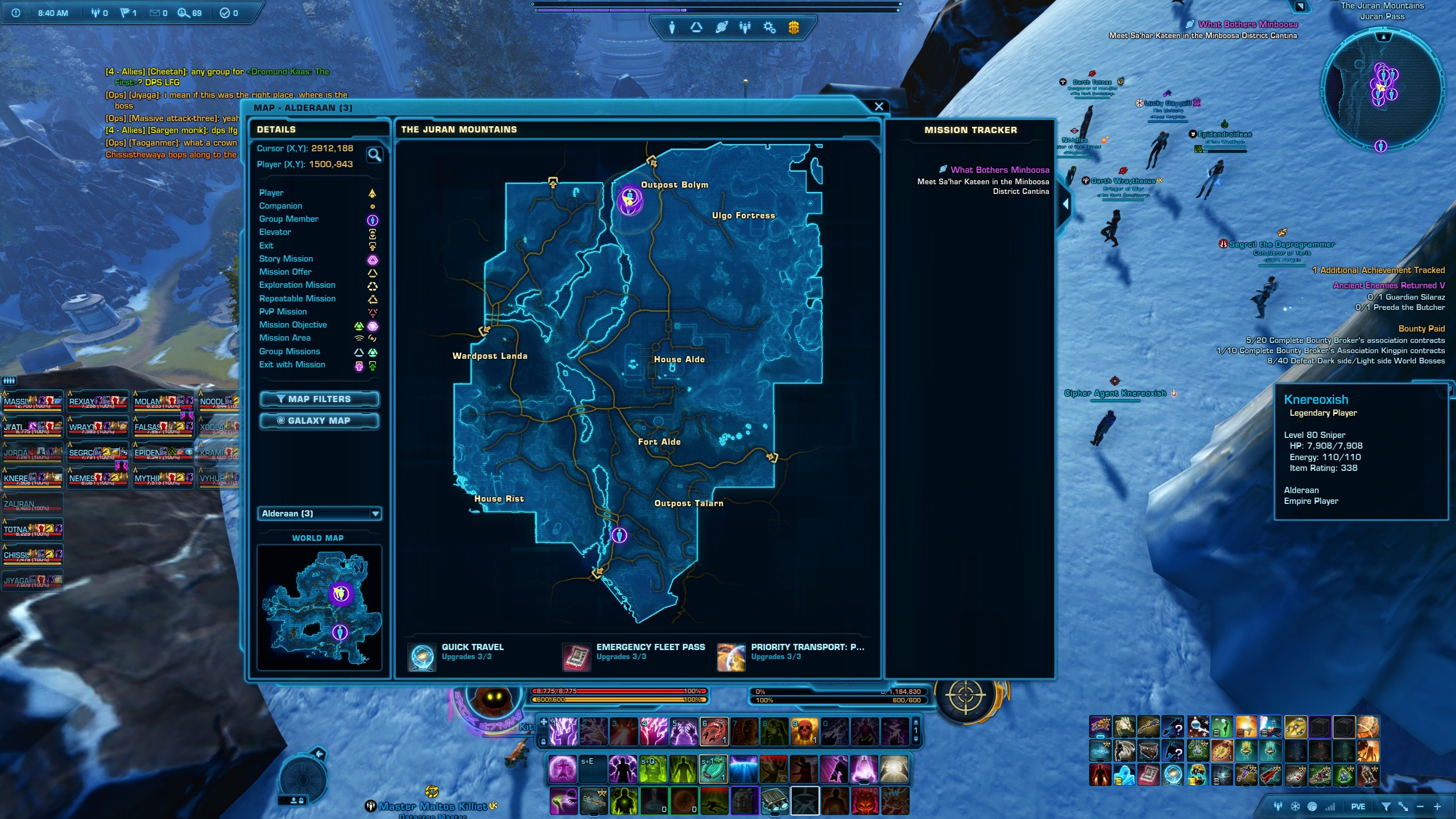Open the Map Filters panel
Image resolution: width=1456 pixels, height=819 pixels.
(319, 399)
